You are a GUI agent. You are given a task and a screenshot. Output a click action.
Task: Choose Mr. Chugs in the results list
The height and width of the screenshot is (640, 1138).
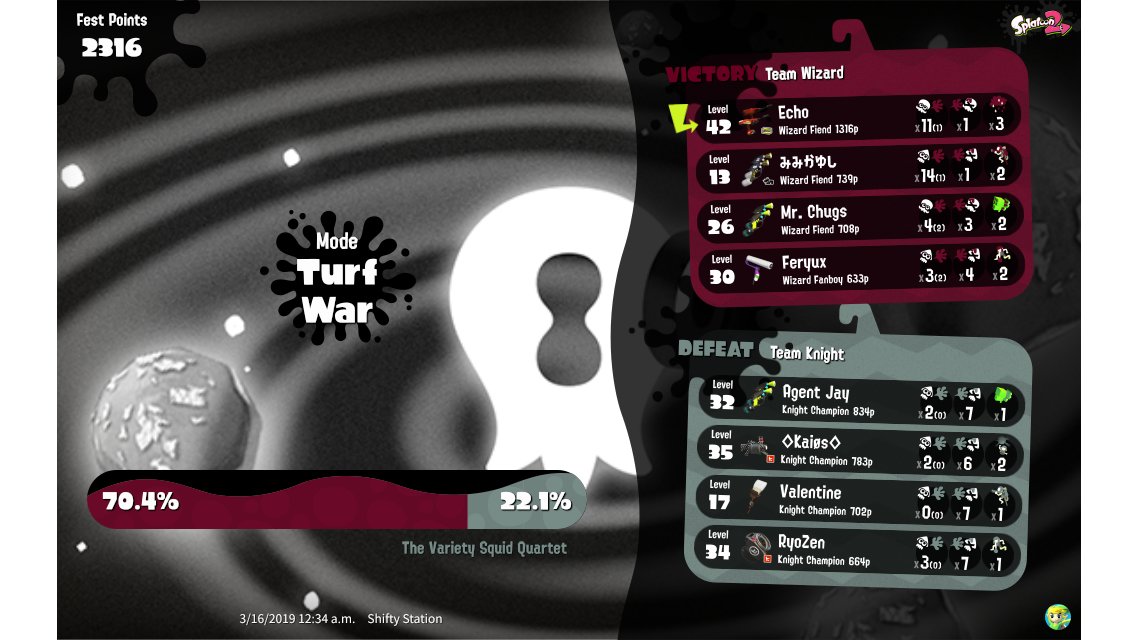(858, 218)
